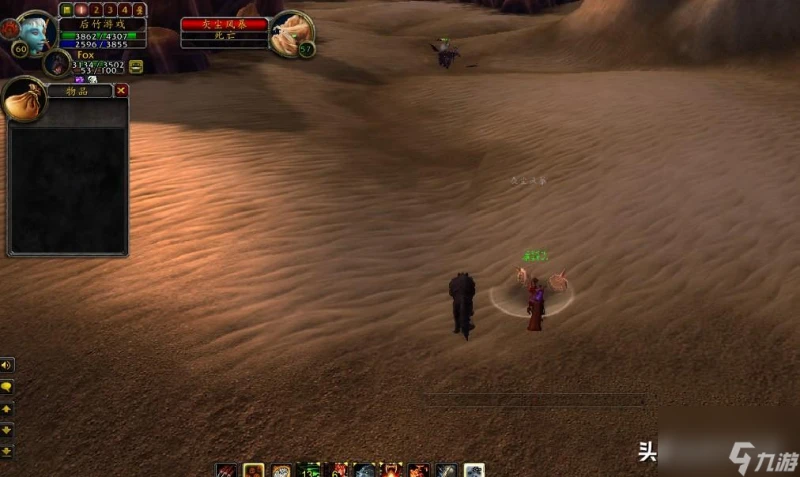Select raid marker number 3

pyautogui.click(x=110, y=9)
